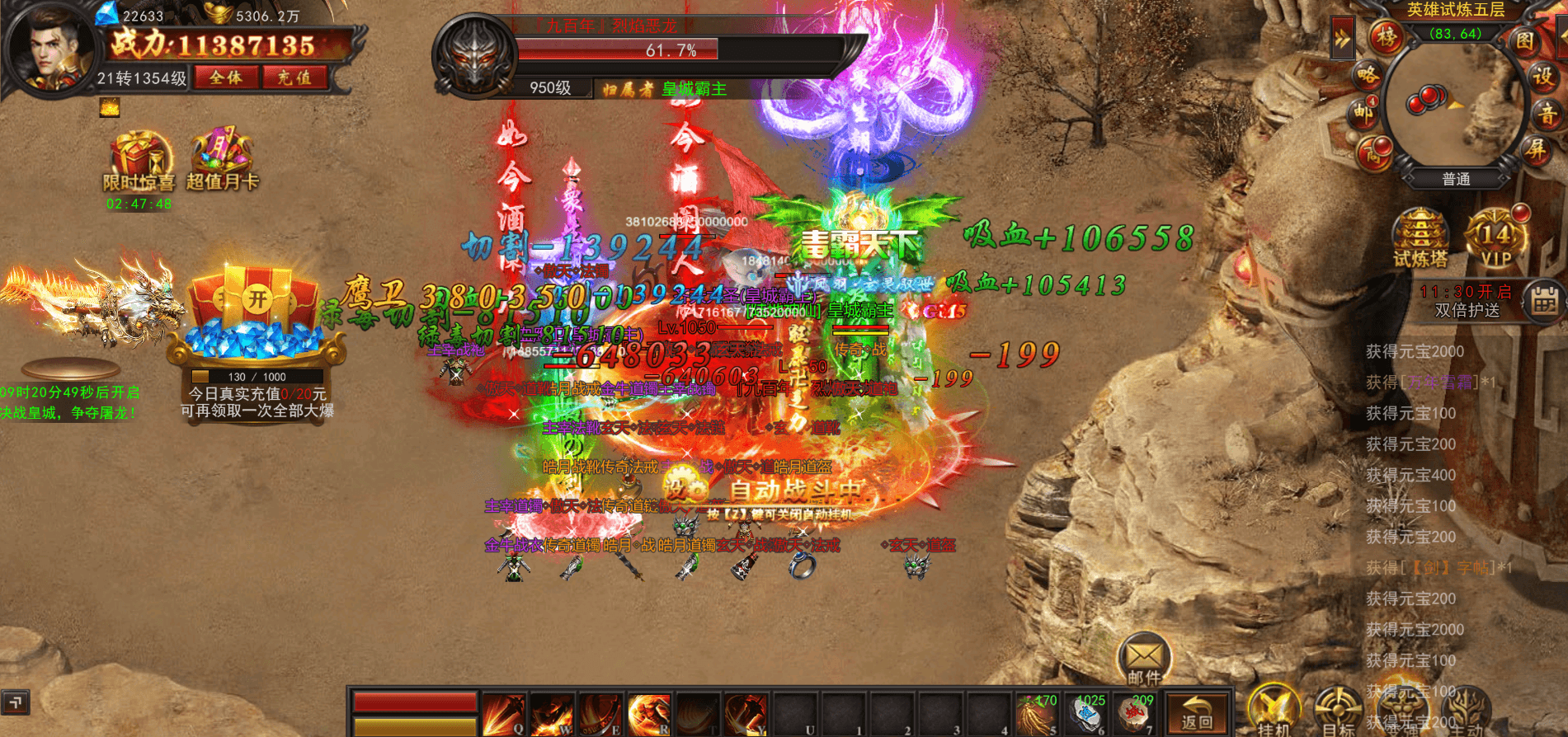Open the 图 map button

(x=1524, y=40)
